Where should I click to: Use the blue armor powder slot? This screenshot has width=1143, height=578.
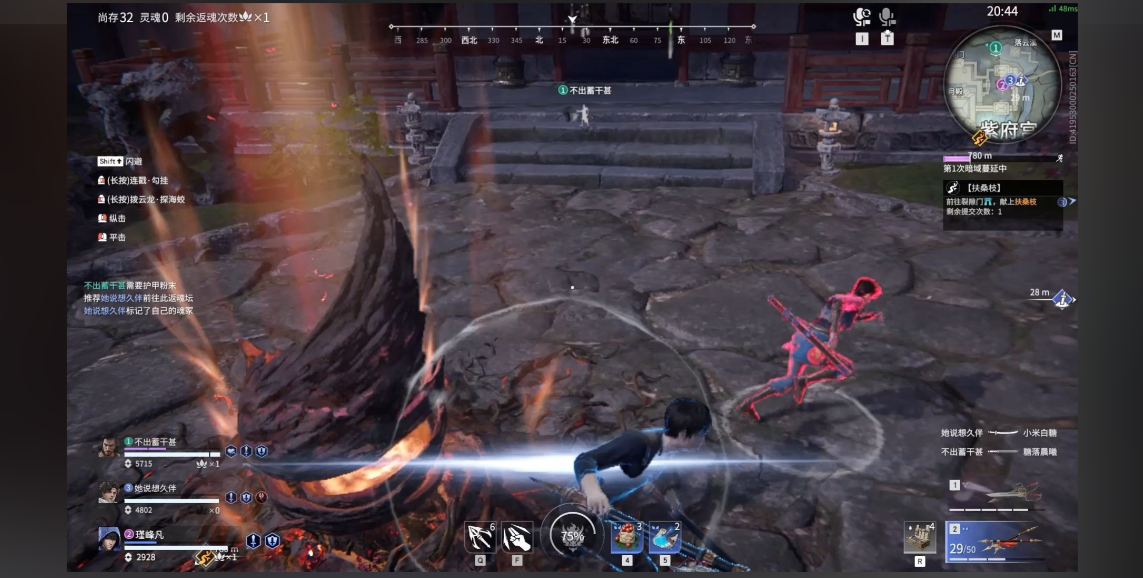coord(664,537)
